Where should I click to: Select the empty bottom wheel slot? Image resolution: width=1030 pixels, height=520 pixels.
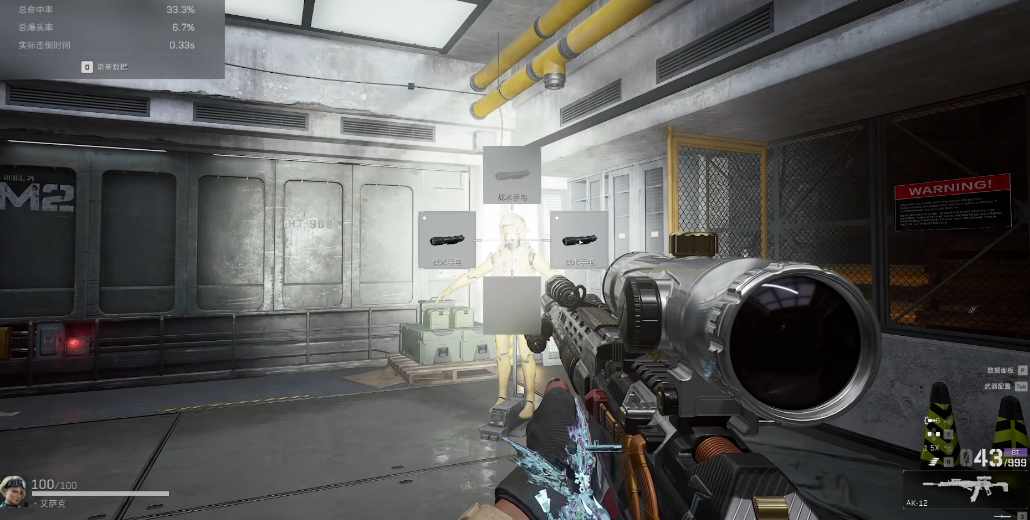tap(512, 305)
